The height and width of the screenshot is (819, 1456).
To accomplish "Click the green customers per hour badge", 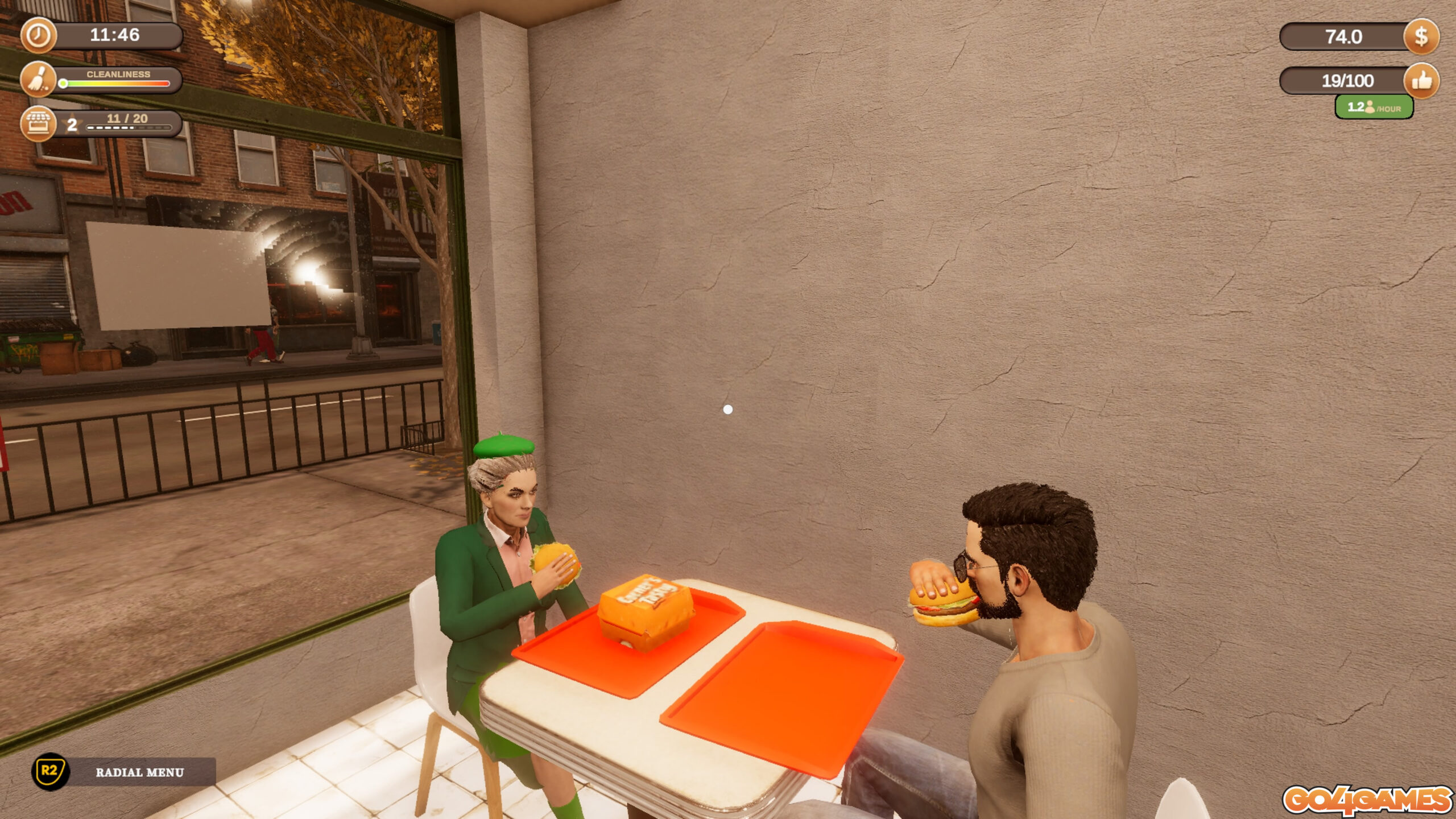I will coord(1374,107).
